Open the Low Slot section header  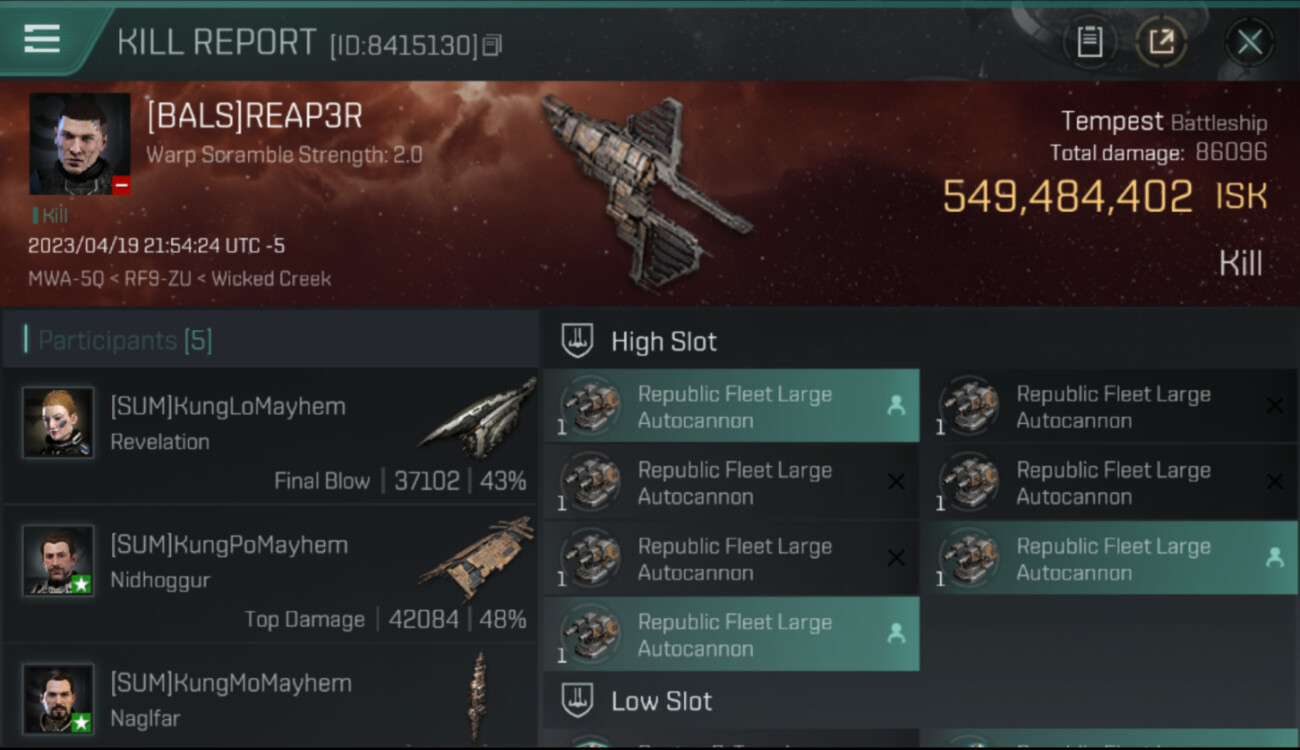(661, 701)
